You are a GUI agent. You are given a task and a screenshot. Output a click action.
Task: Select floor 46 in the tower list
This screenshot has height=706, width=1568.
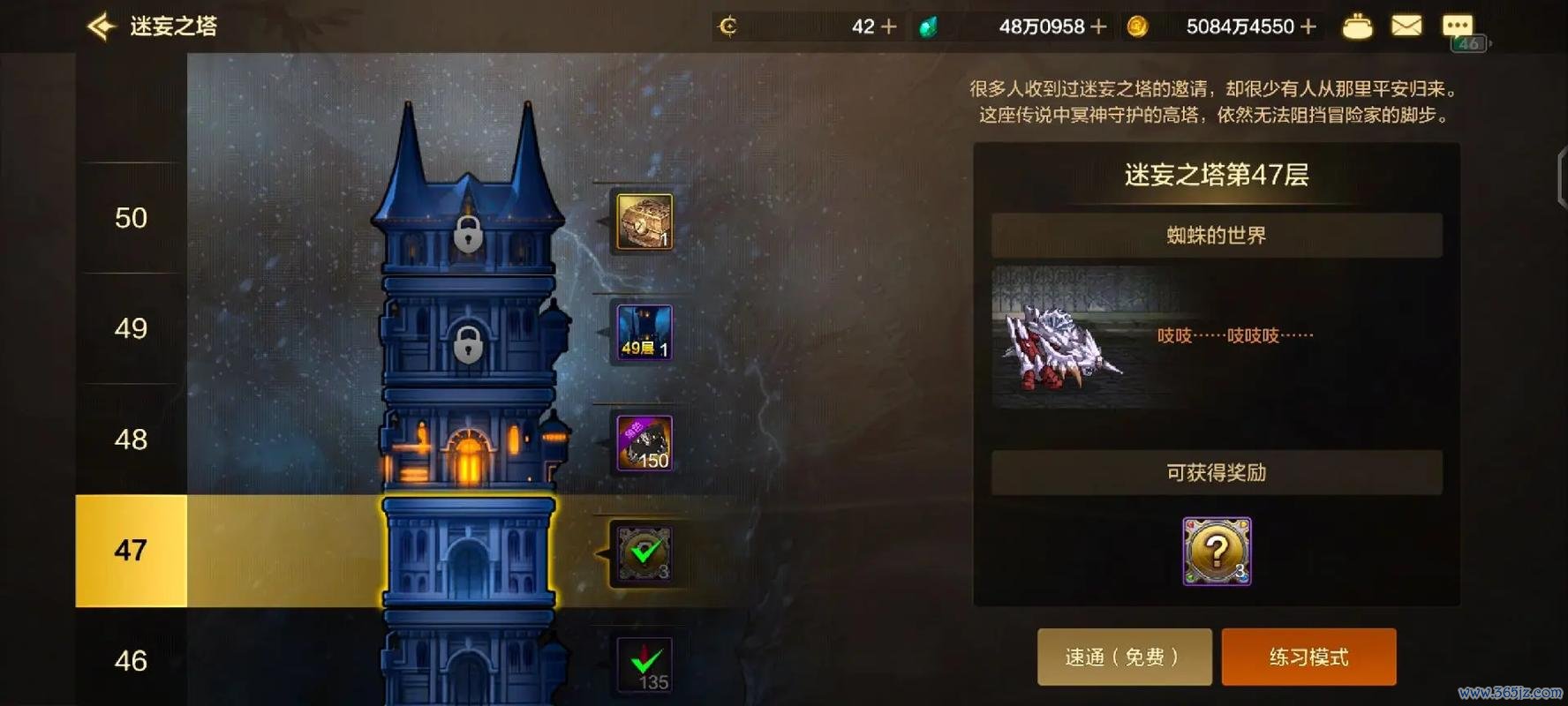(131, 661)
